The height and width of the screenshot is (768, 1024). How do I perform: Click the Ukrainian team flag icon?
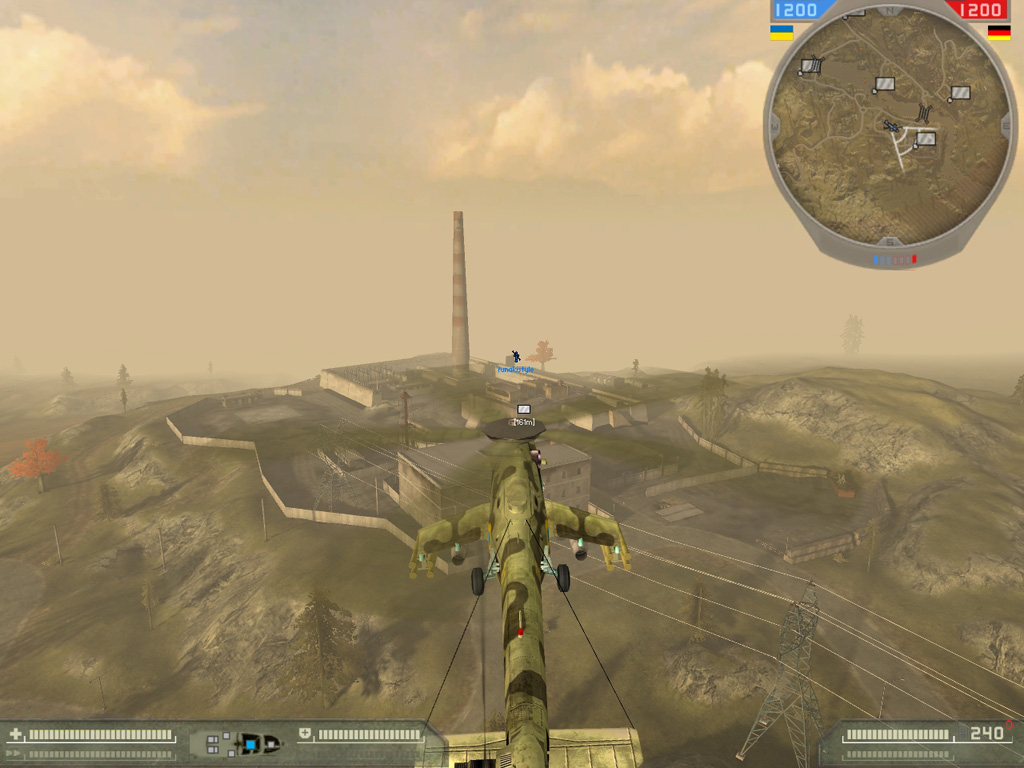(781, 32)
